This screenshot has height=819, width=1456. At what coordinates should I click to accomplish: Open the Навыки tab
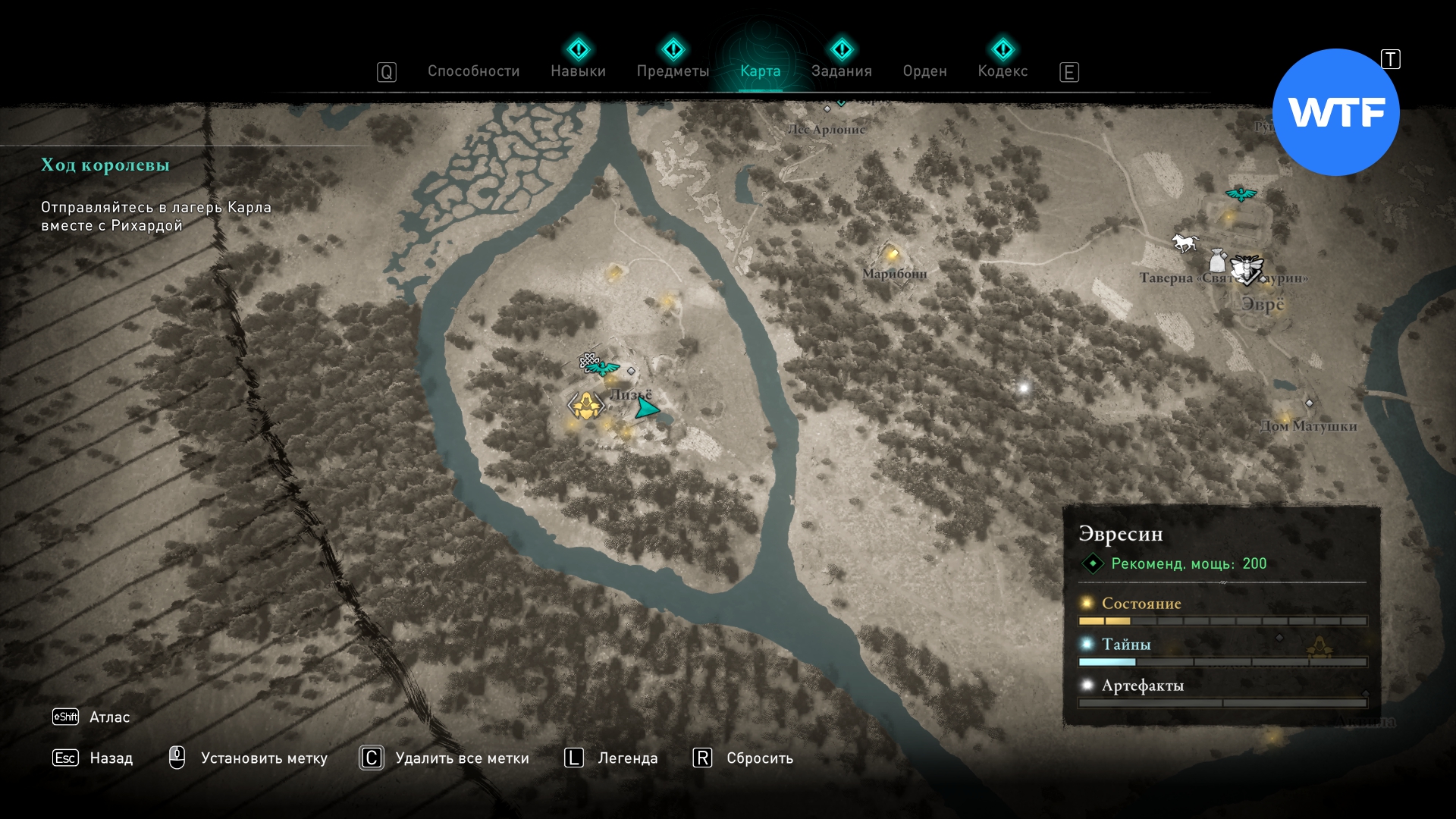pyautogui.click(x=578, y=71)
